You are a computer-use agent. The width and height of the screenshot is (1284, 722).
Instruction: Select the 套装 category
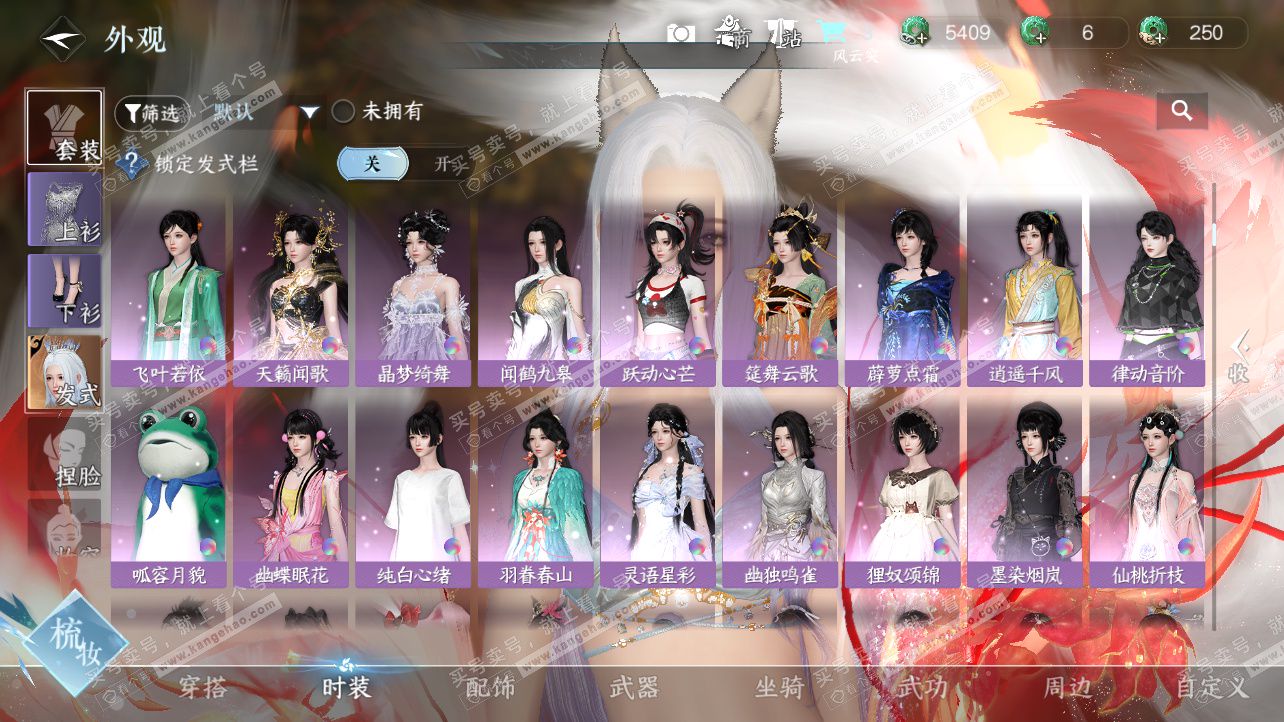click(x=65, y=127)
